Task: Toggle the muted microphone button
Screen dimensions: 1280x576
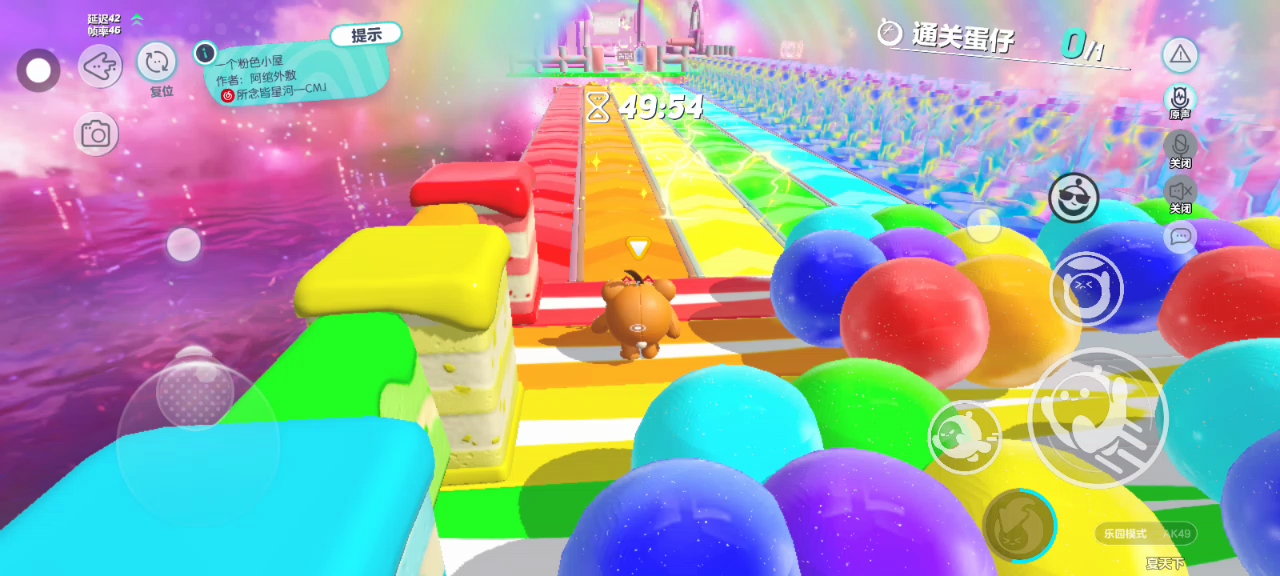Action: pyautogui.click(x=1180, y=145)
